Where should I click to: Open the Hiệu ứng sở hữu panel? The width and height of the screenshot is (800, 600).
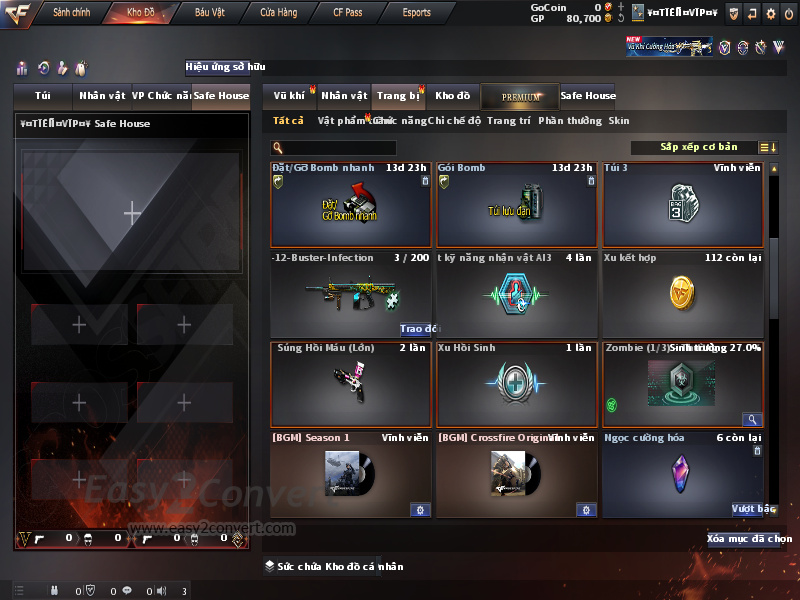click(225, 67)
